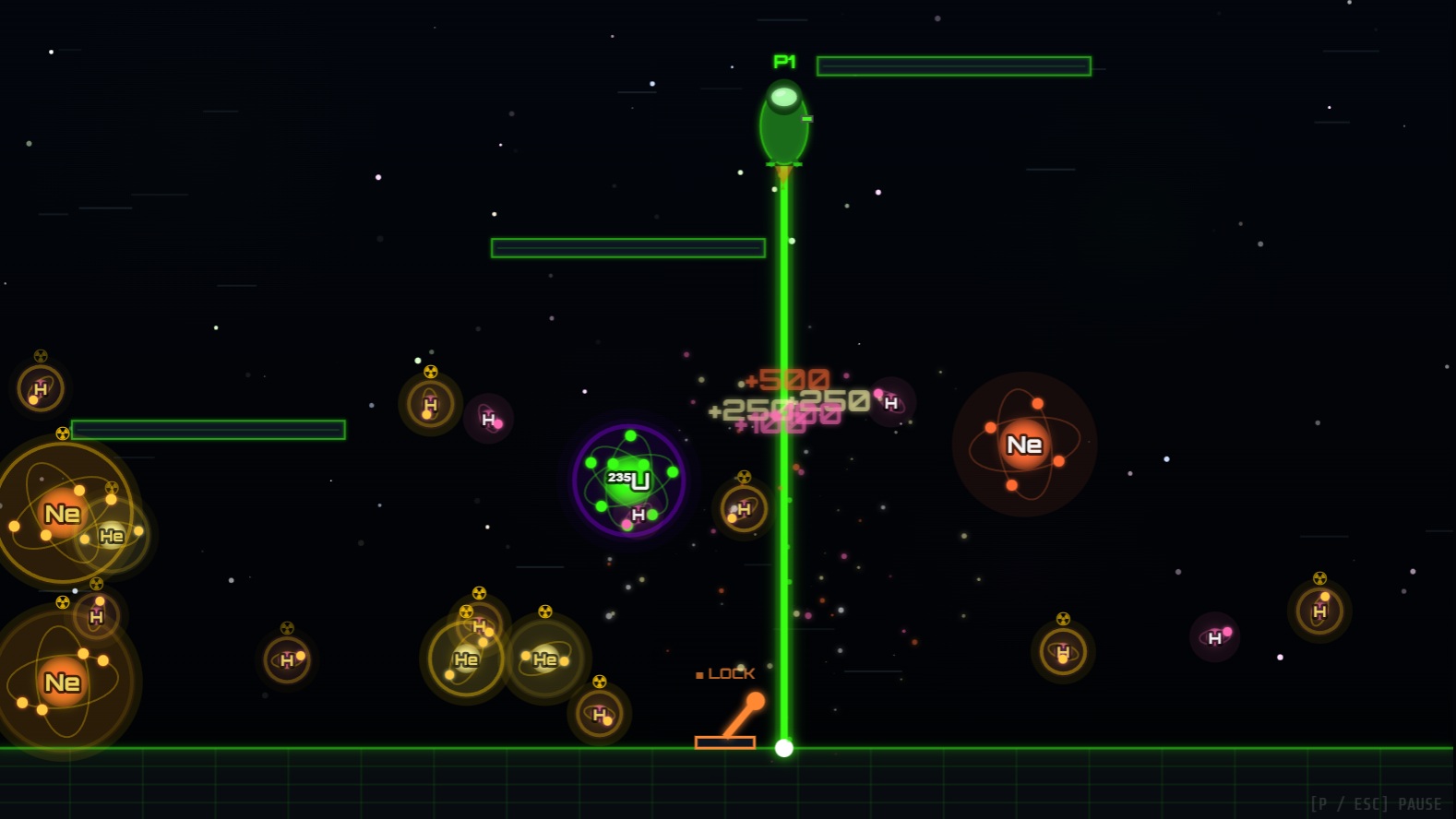Click the Ne neon atom on the right
Image resolution: width=1456 pixels, height=819 pixels.
point(1024,445)
